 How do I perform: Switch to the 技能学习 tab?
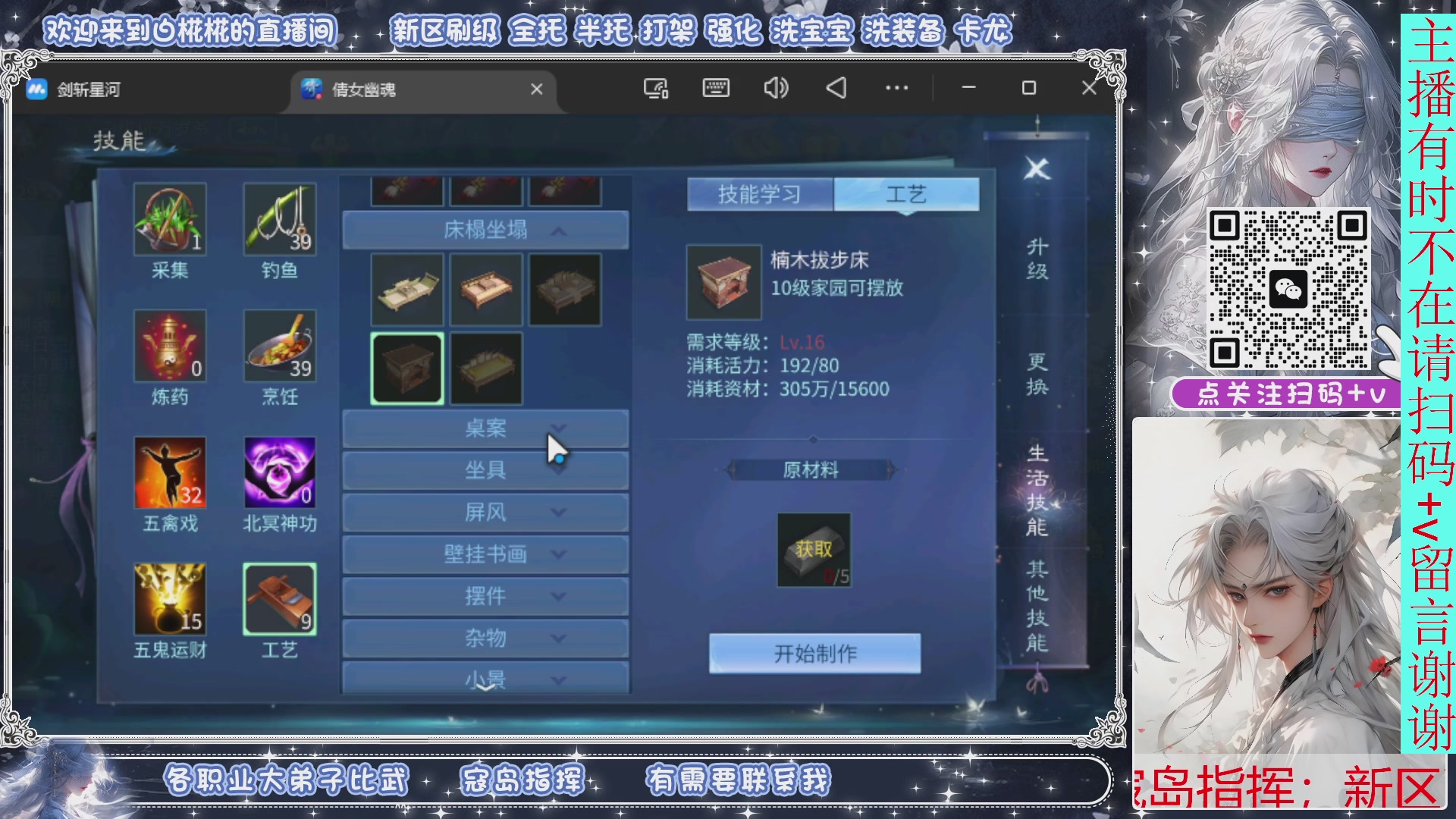tap(758, 193)
